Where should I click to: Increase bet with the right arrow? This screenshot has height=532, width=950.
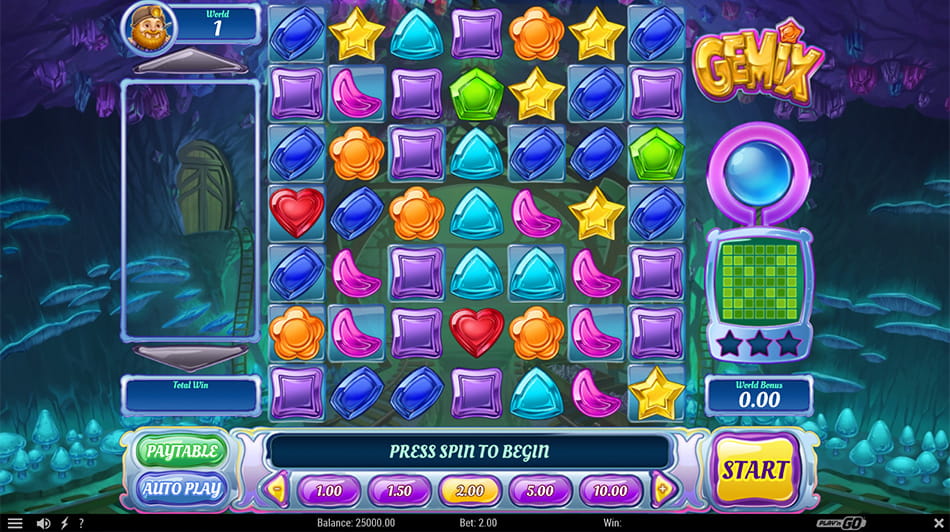661,490
